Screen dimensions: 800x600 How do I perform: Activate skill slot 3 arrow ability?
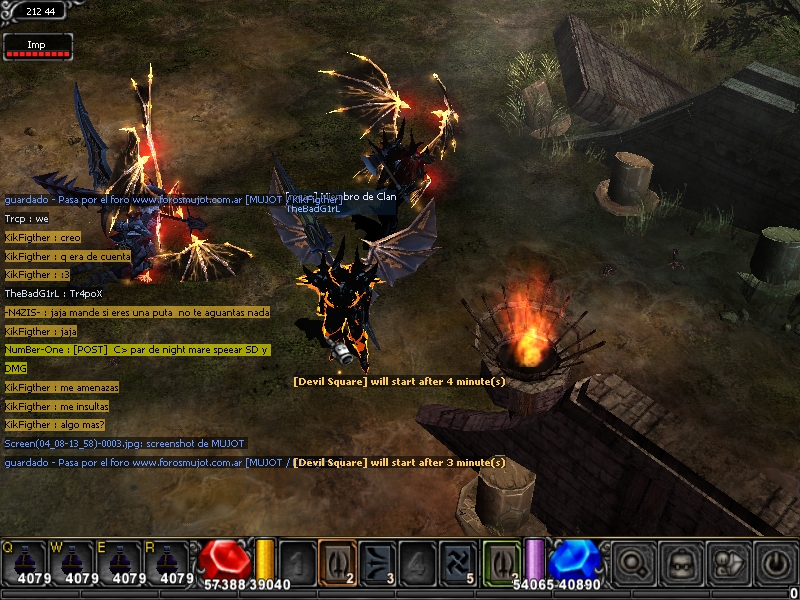point(377,561)
